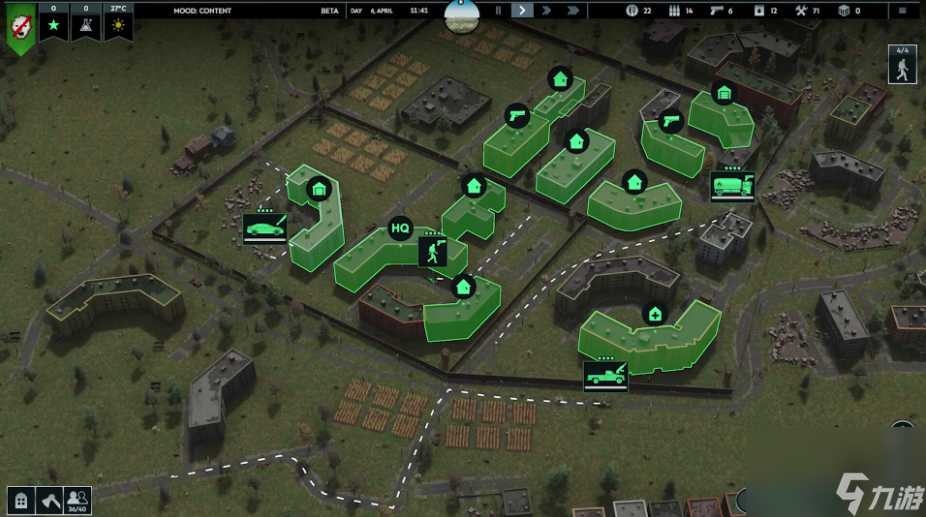Select the tow truck vehicle marker

point(606,375)
